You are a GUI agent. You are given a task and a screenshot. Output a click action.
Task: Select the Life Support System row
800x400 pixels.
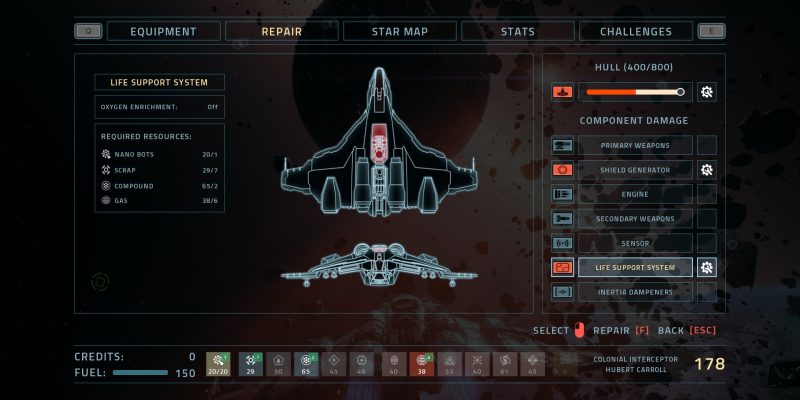635,267
